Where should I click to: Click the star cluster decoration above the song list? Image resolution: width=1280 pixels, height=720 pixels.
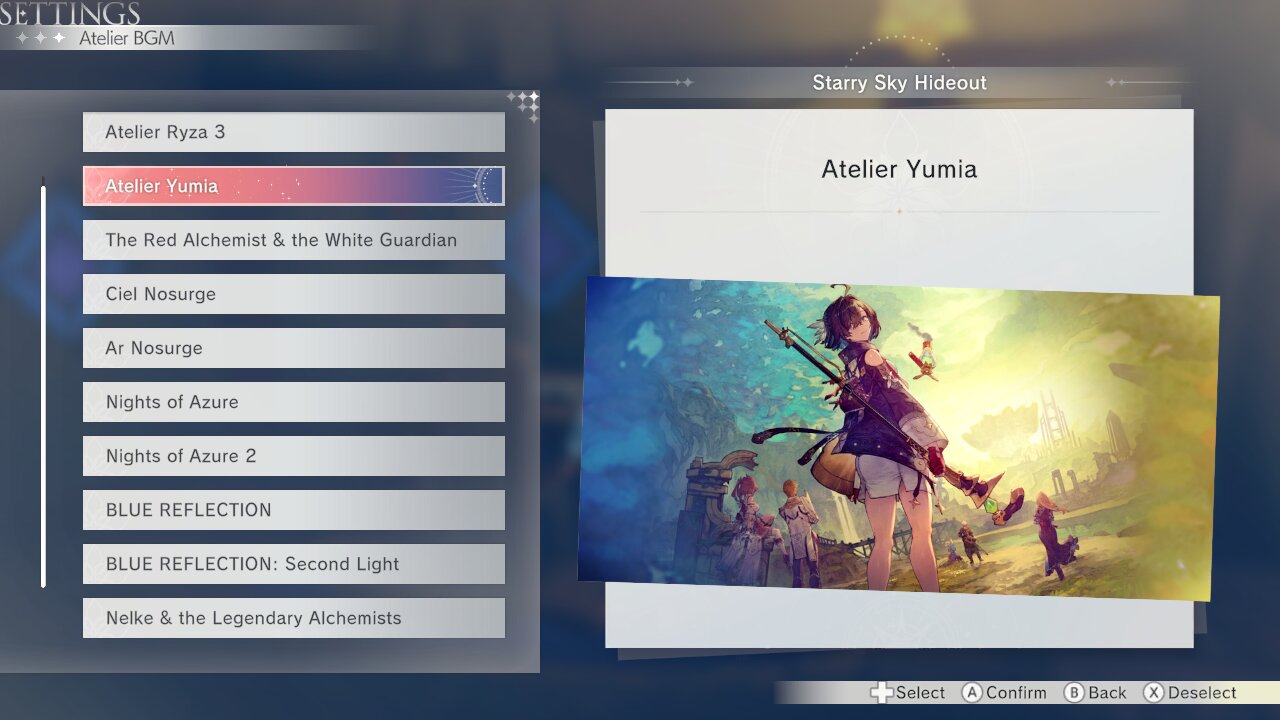524,105
